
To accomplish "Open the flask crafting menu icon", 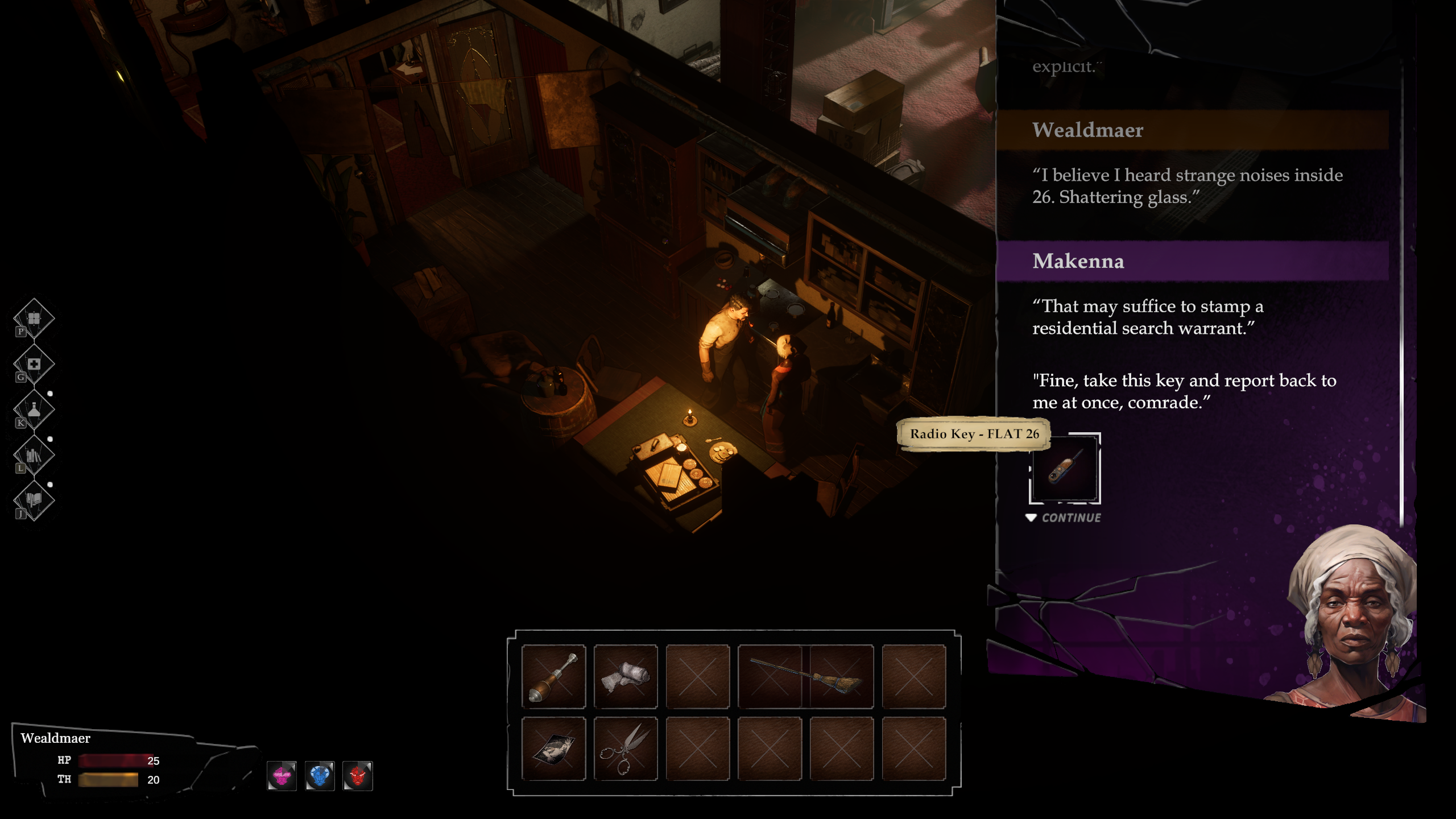I will 34,409.
